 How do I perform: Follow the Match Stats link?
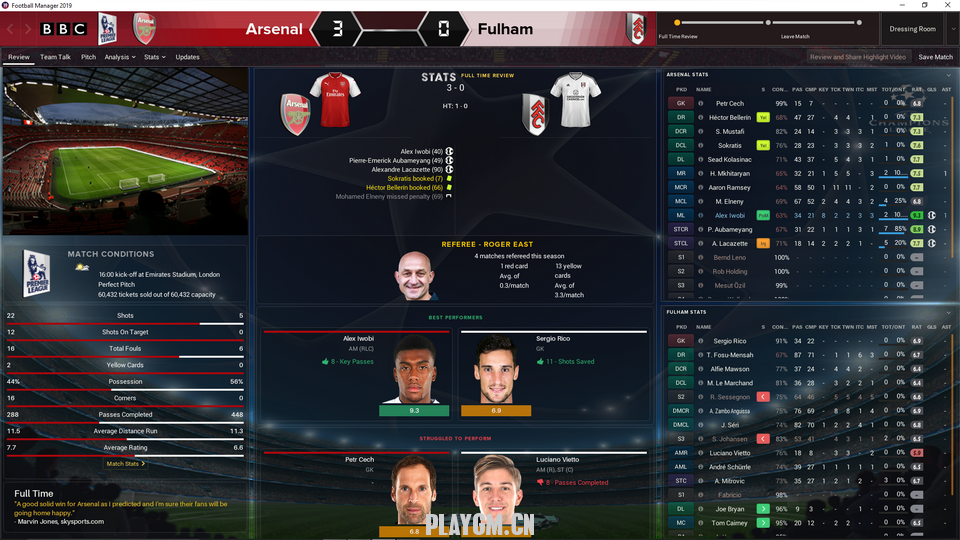pyautogui.click(x=125, y=464)
